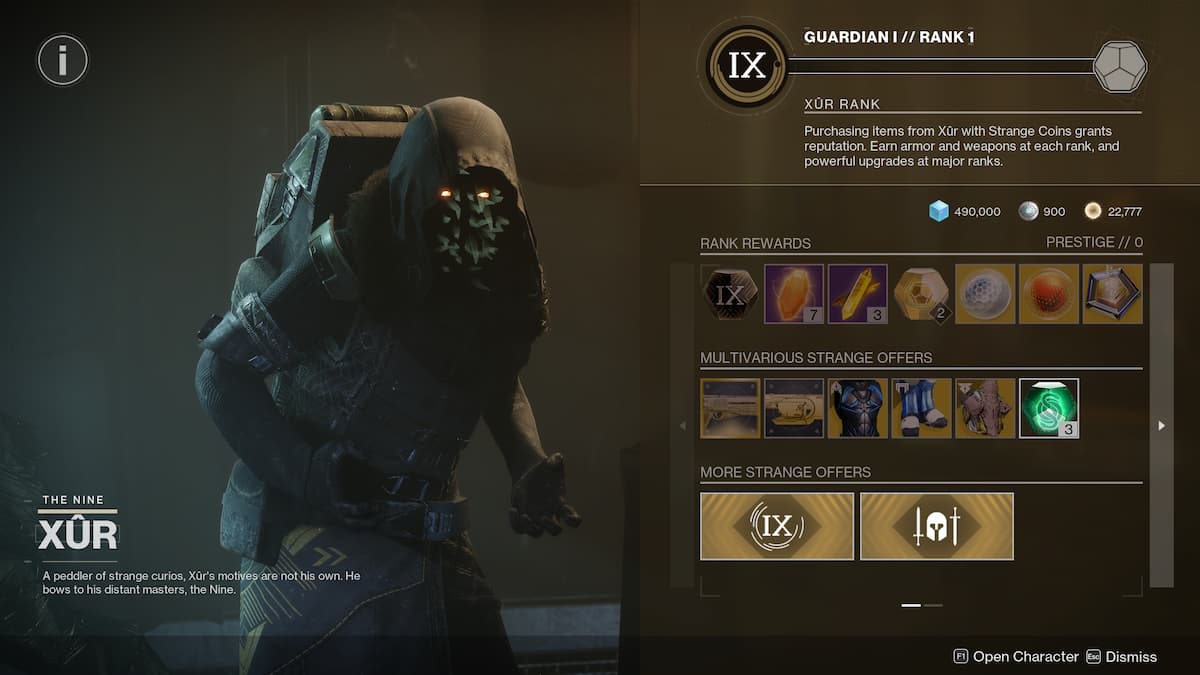Choose the second exotic gun offer
This screenshot has height=675, width=1200.
(794, 408)
